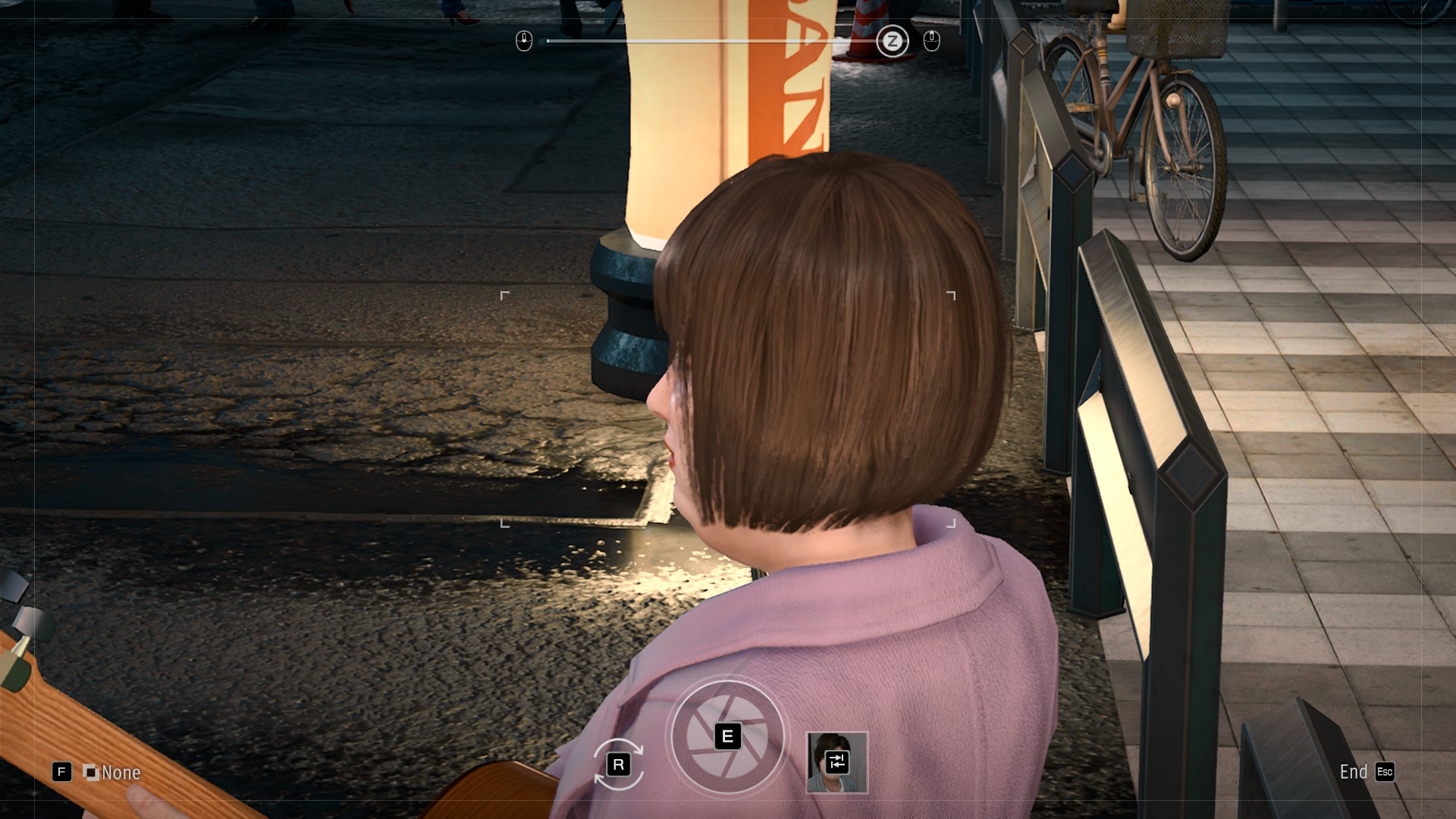
Task: Change the filter labeled None
Action: pos(111,772)
